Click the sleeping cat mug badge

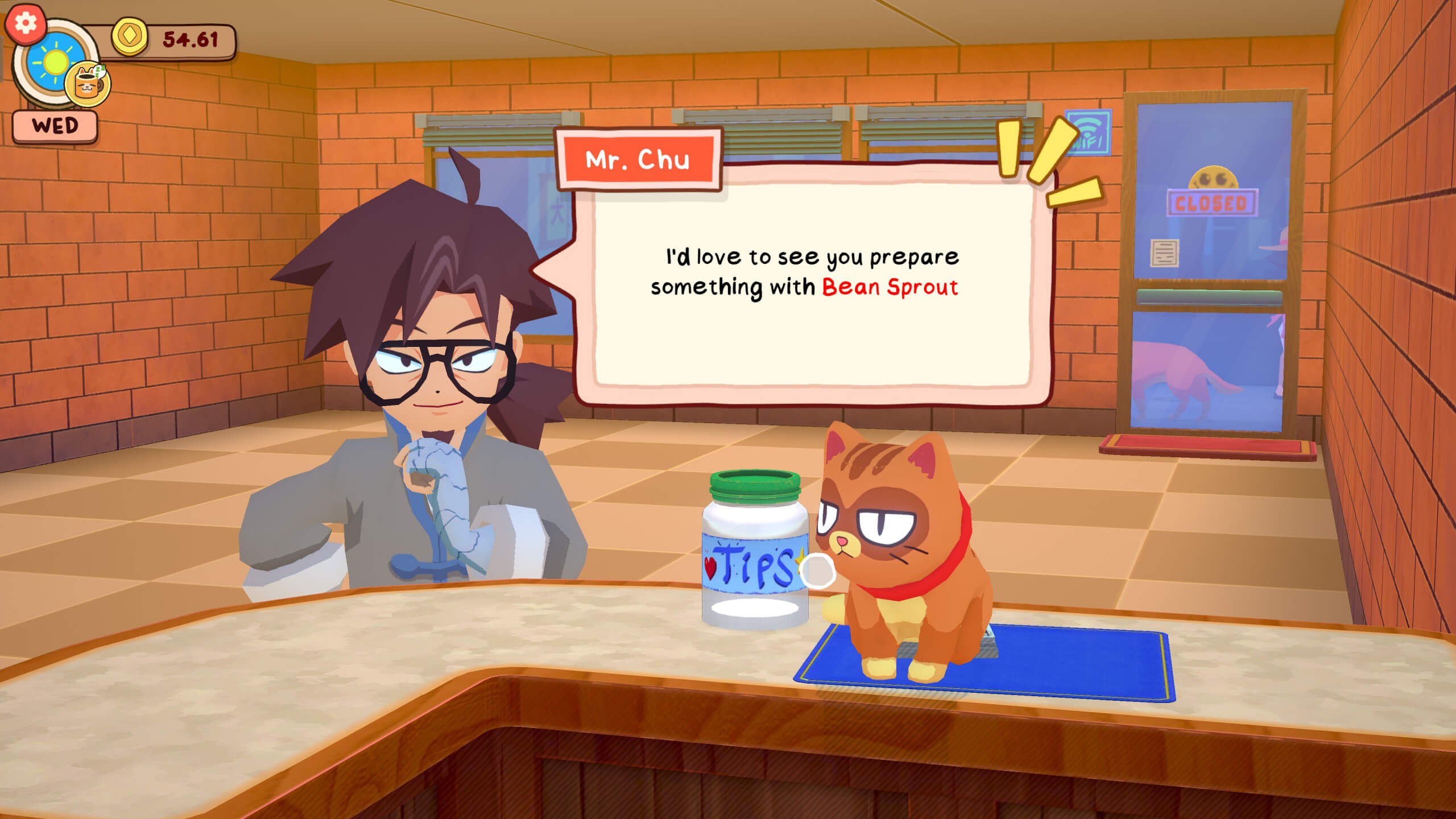(x=88, y=84)
